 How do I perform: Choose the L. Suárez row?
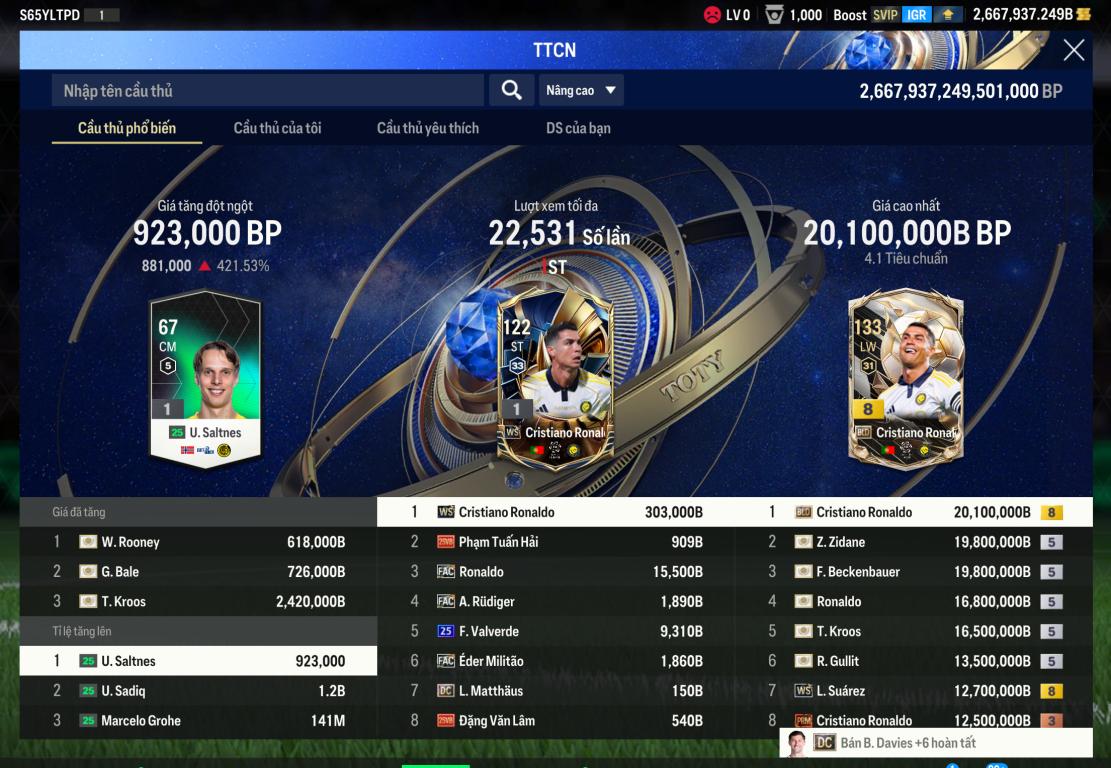913,691
